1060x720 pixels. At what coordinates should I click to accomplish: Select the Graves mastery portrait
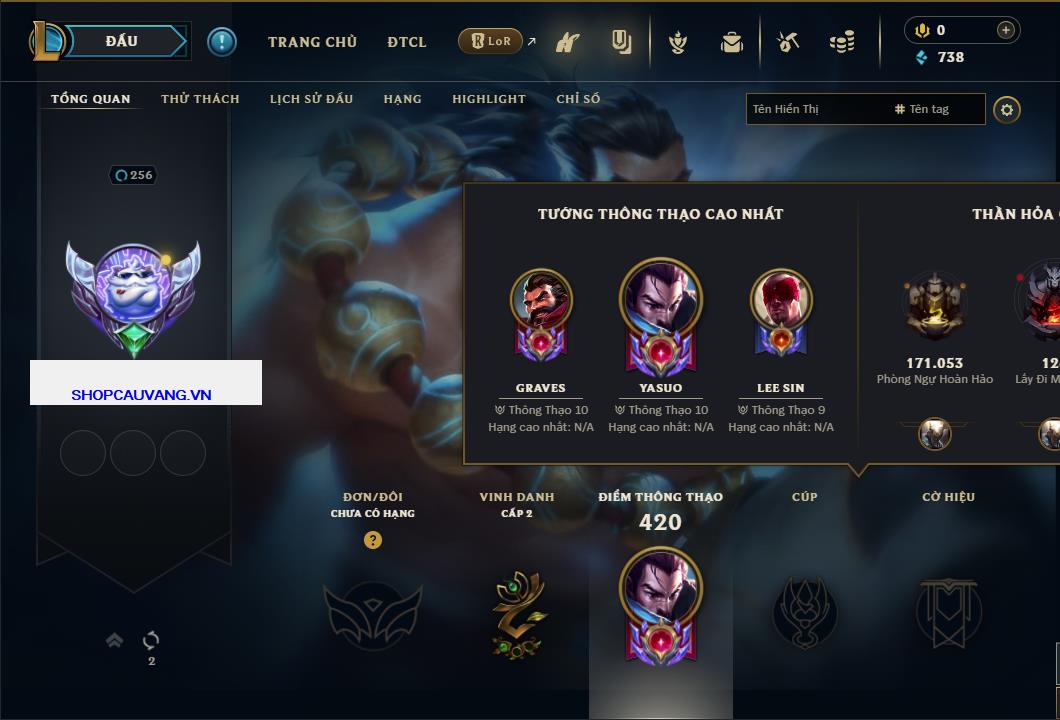541,300
